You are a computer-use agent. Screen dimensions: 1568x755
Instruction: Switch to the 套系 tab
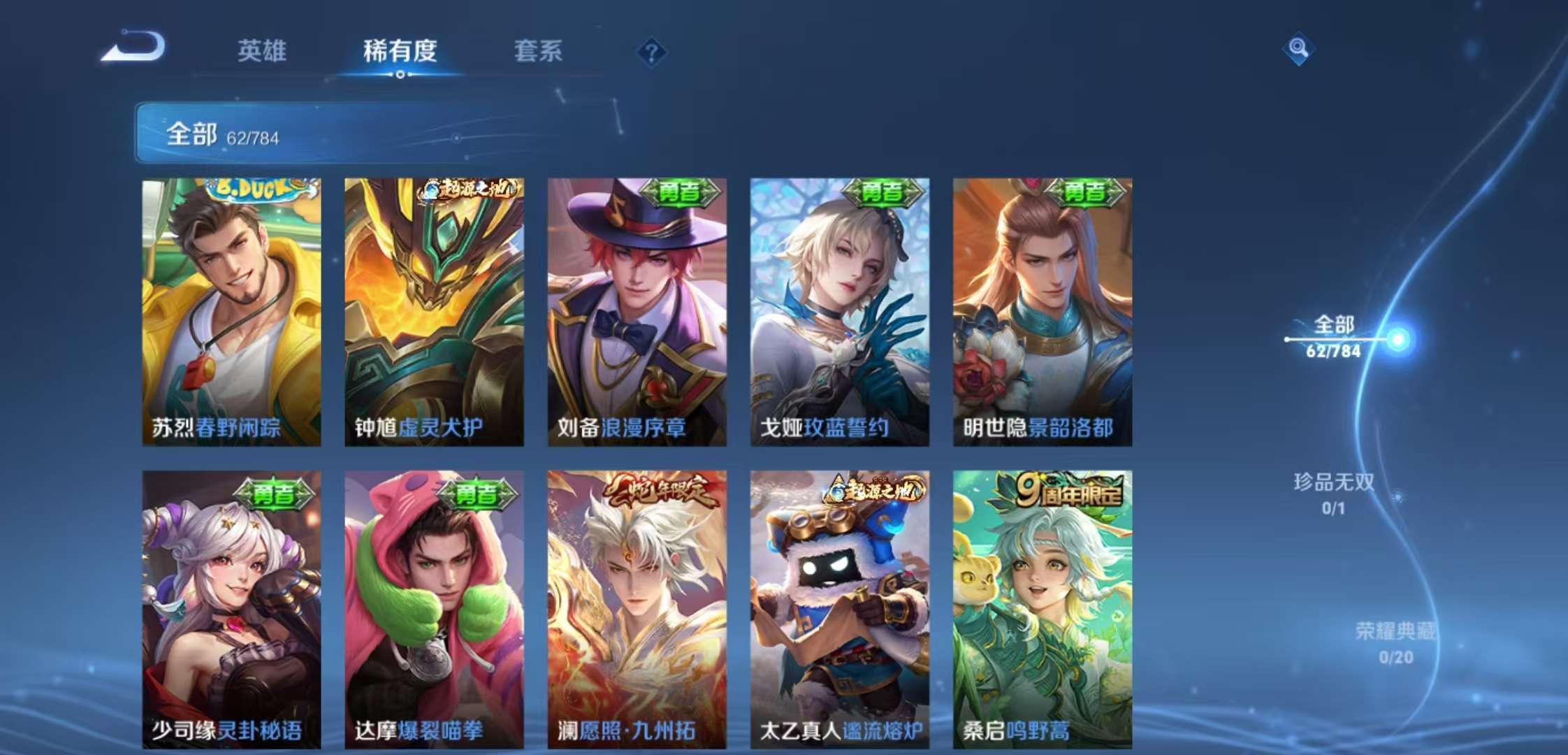[539, 51]
